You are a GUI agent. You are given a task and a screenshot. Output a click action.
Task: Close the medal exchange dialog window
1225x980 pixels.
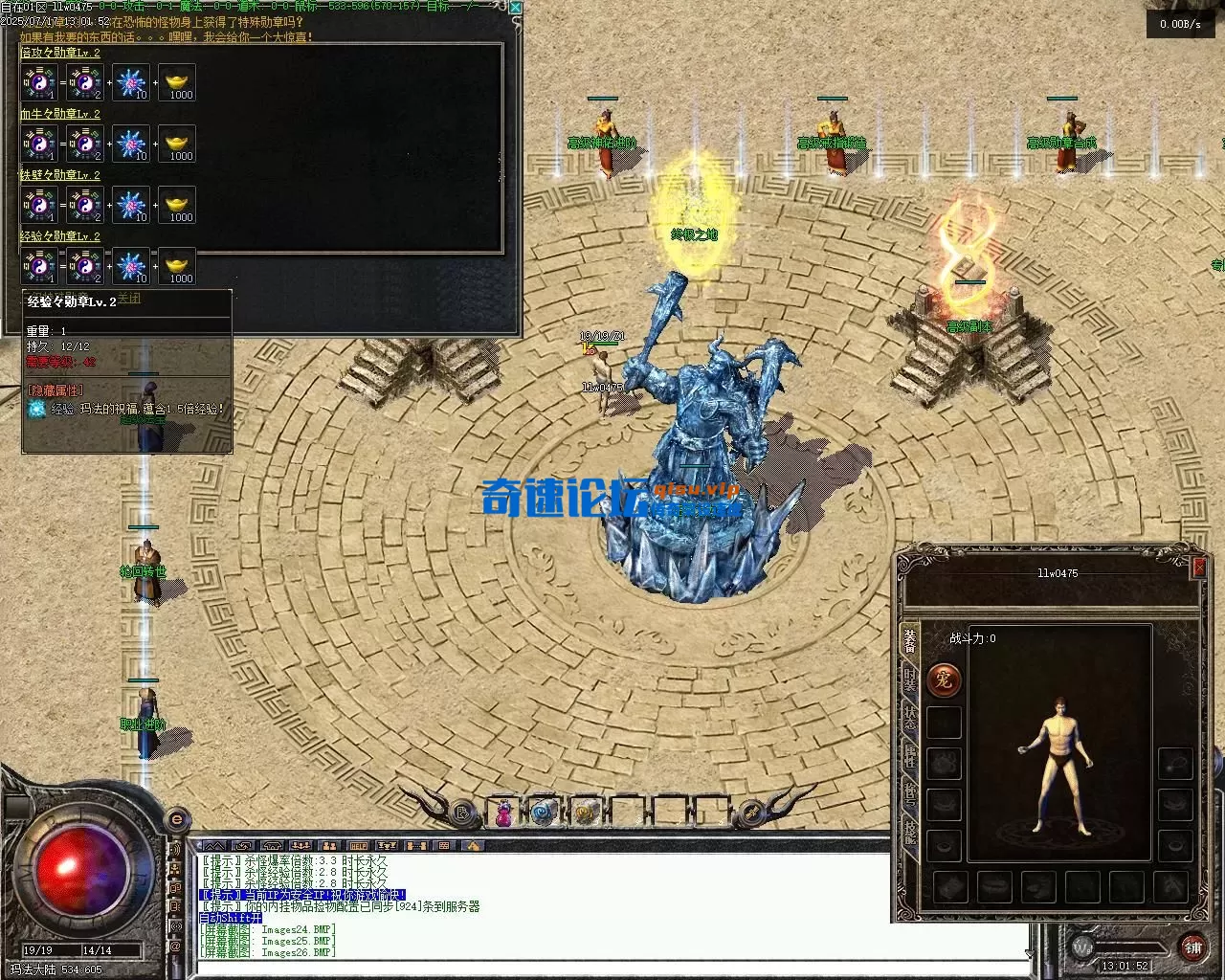coord(516,8)
